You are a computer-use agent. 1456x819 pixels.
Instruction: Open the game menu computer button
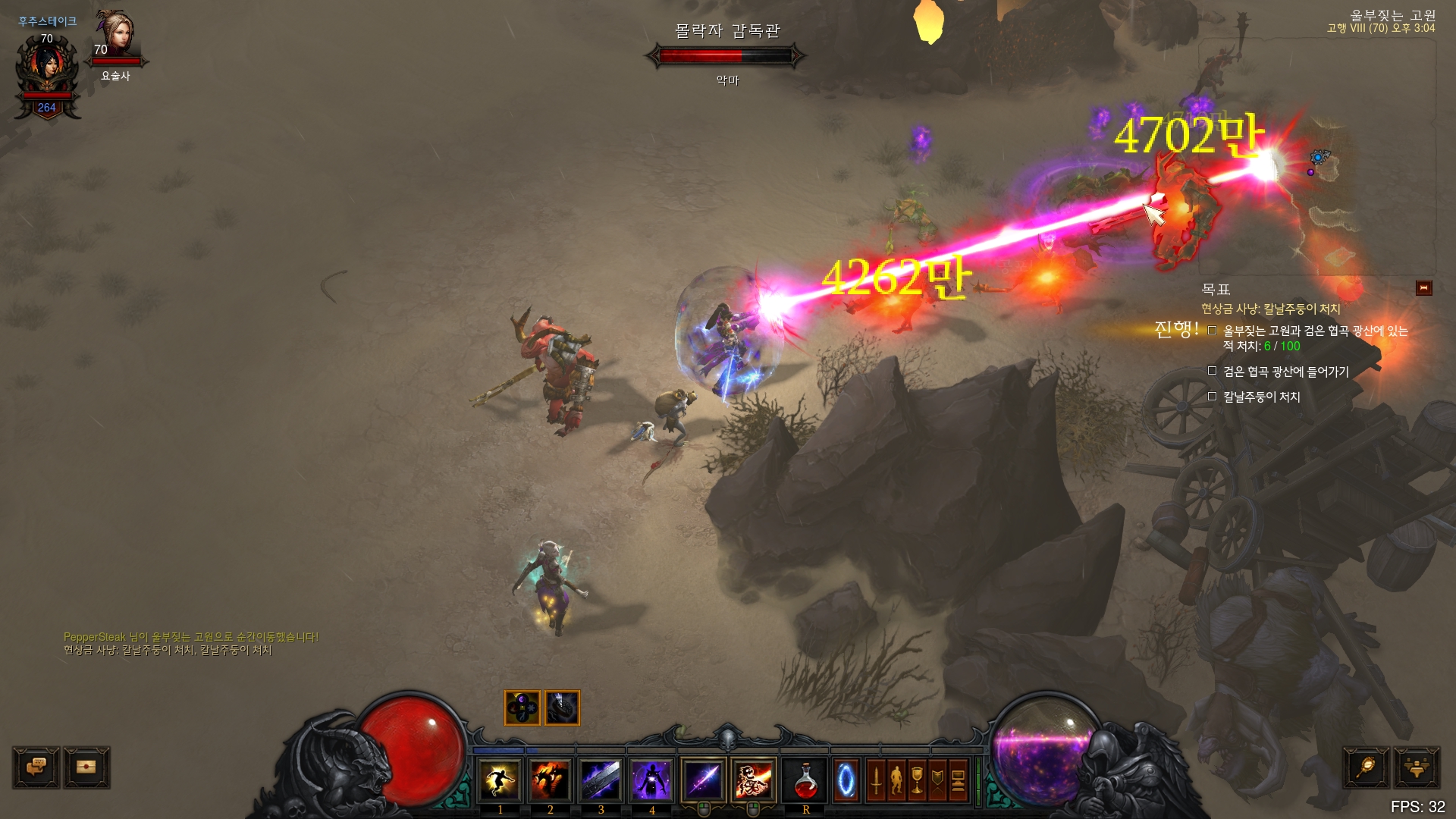click(958, 780)
